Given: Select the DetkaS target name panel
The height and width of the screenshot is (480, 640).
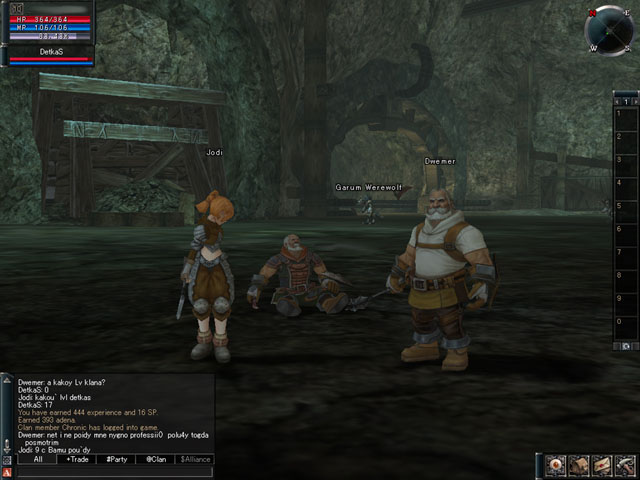Looking at the screenshot, I should (x=49, y=50).
